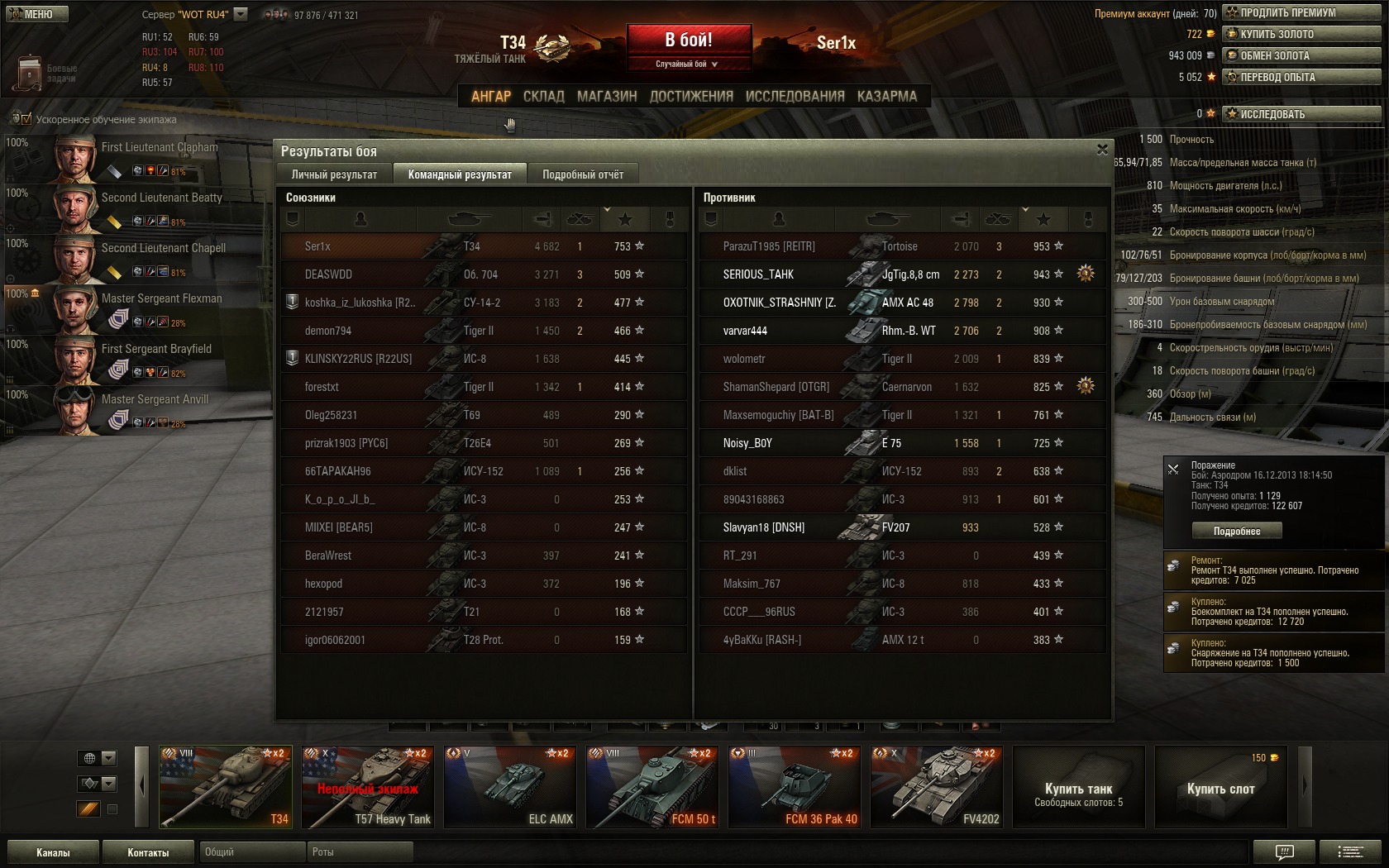This screenshot has width=1389, height=868.
Task: Click the КУПИТЬ ЗОЛОТО button
Action: [1301, 34]
